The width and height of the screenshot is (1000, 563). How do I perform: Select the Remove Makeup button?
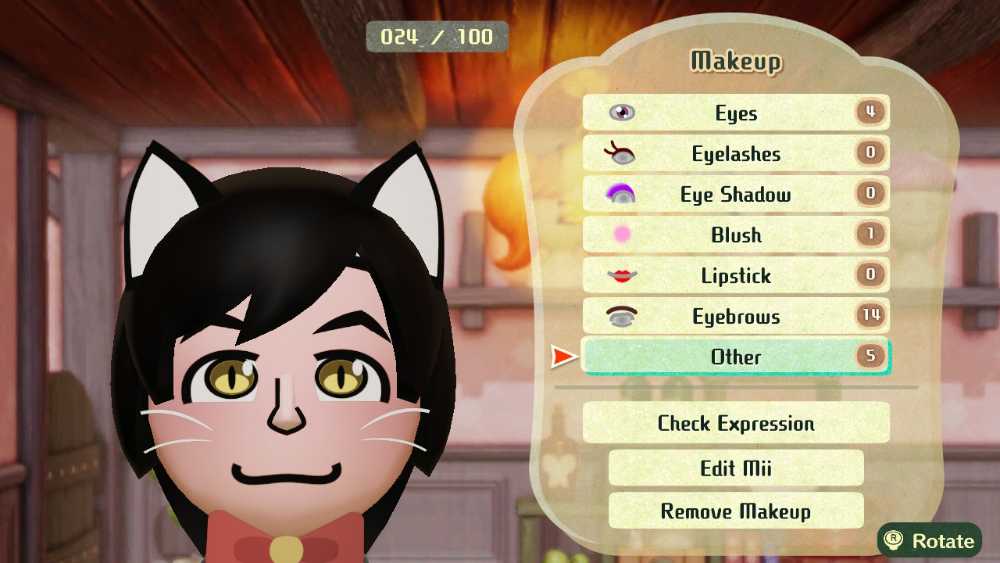735,511
